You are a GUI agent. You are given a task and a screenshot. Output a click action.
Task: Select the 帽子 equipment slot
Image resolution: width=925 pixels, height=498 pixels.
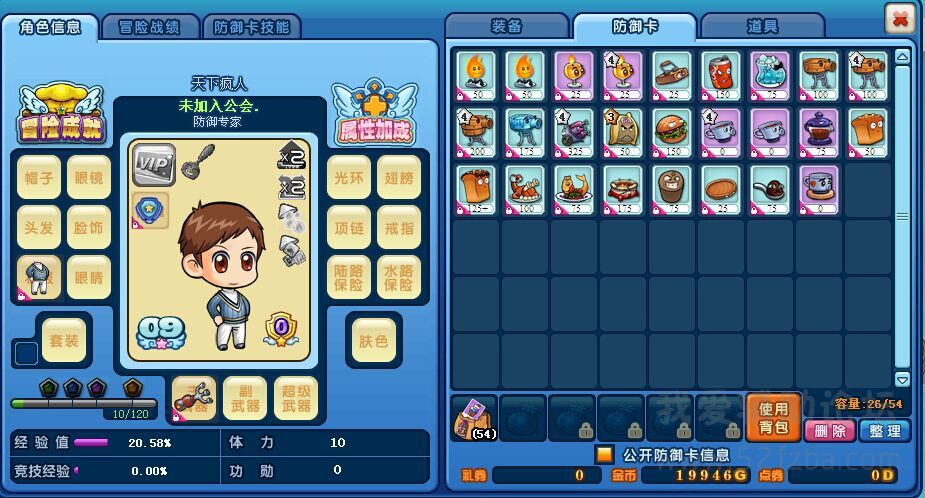[39, 177]
